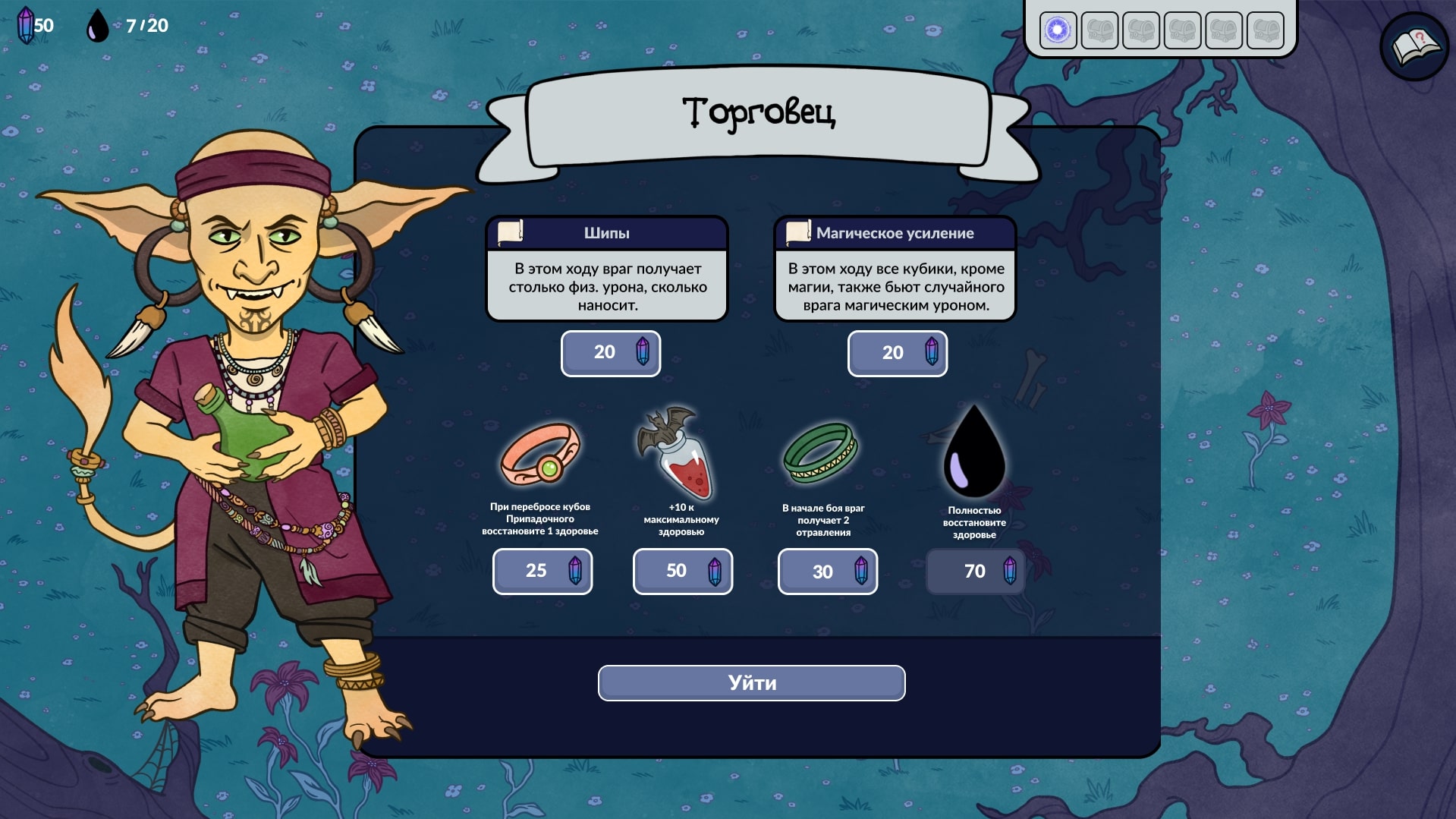Purchase the pink ring for 25 crystals
1456x819 pixels.
tap(542, 571)
